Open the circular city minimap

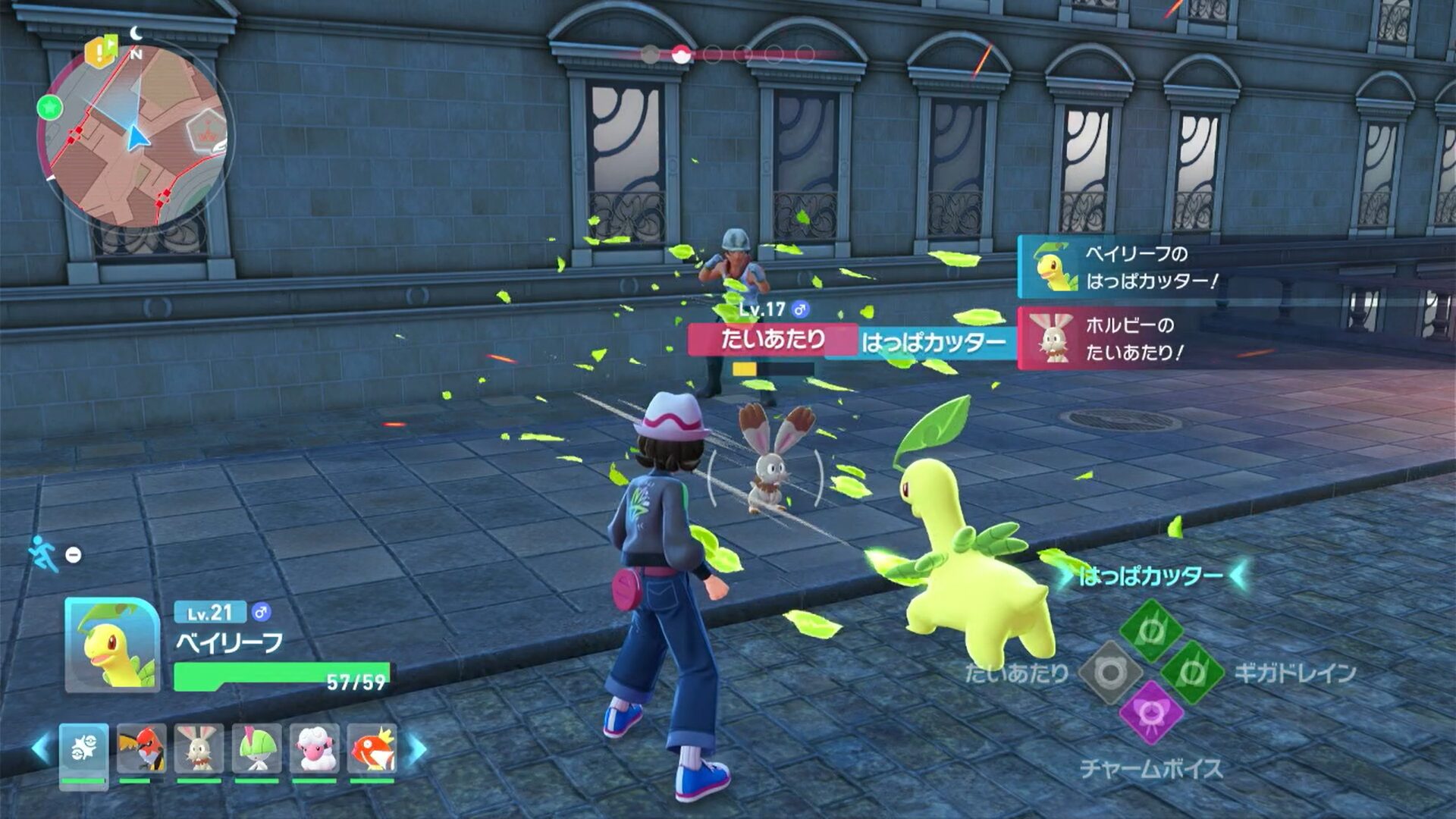135,136
